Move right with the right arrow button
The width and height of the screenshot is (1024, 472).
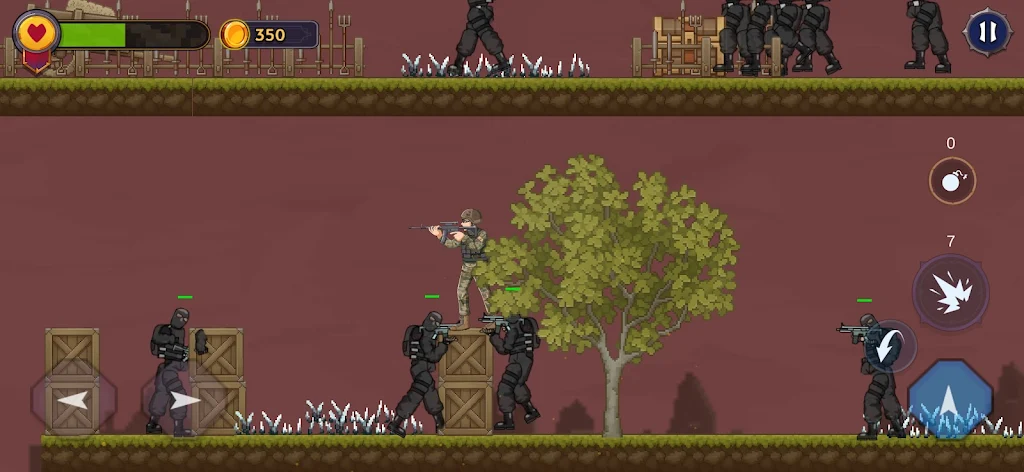point(183,401)
